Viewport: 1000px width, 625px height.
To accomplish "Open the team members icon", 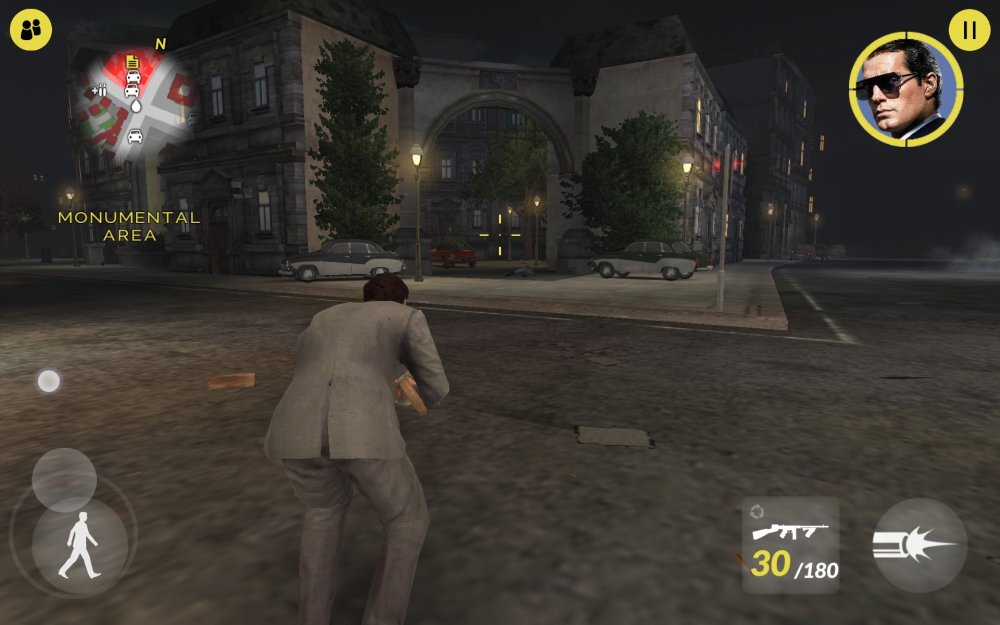I will (31, 30).
